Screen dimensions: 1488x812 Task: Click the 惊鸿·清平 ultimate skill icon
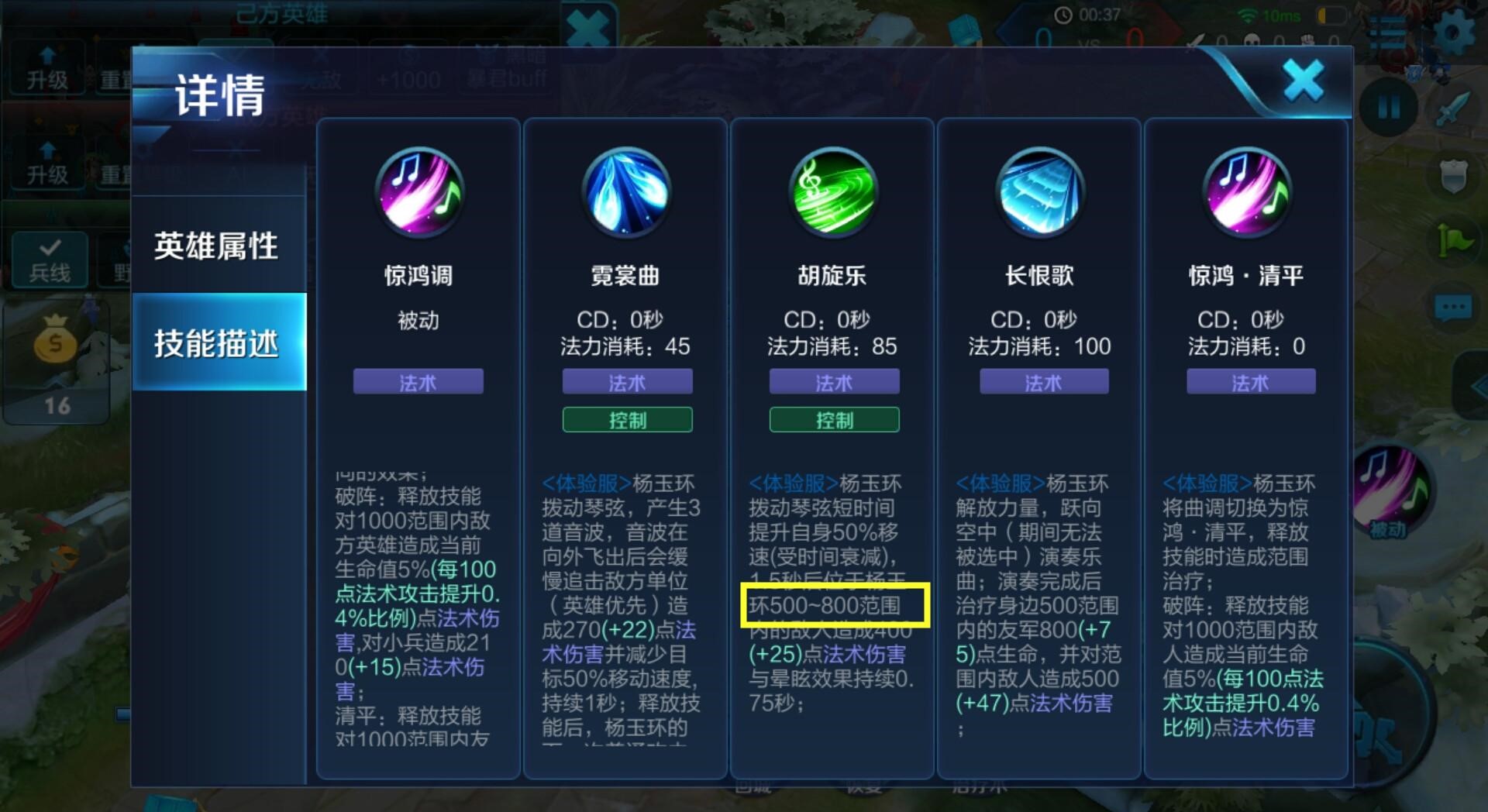(x=1248, y=194)
